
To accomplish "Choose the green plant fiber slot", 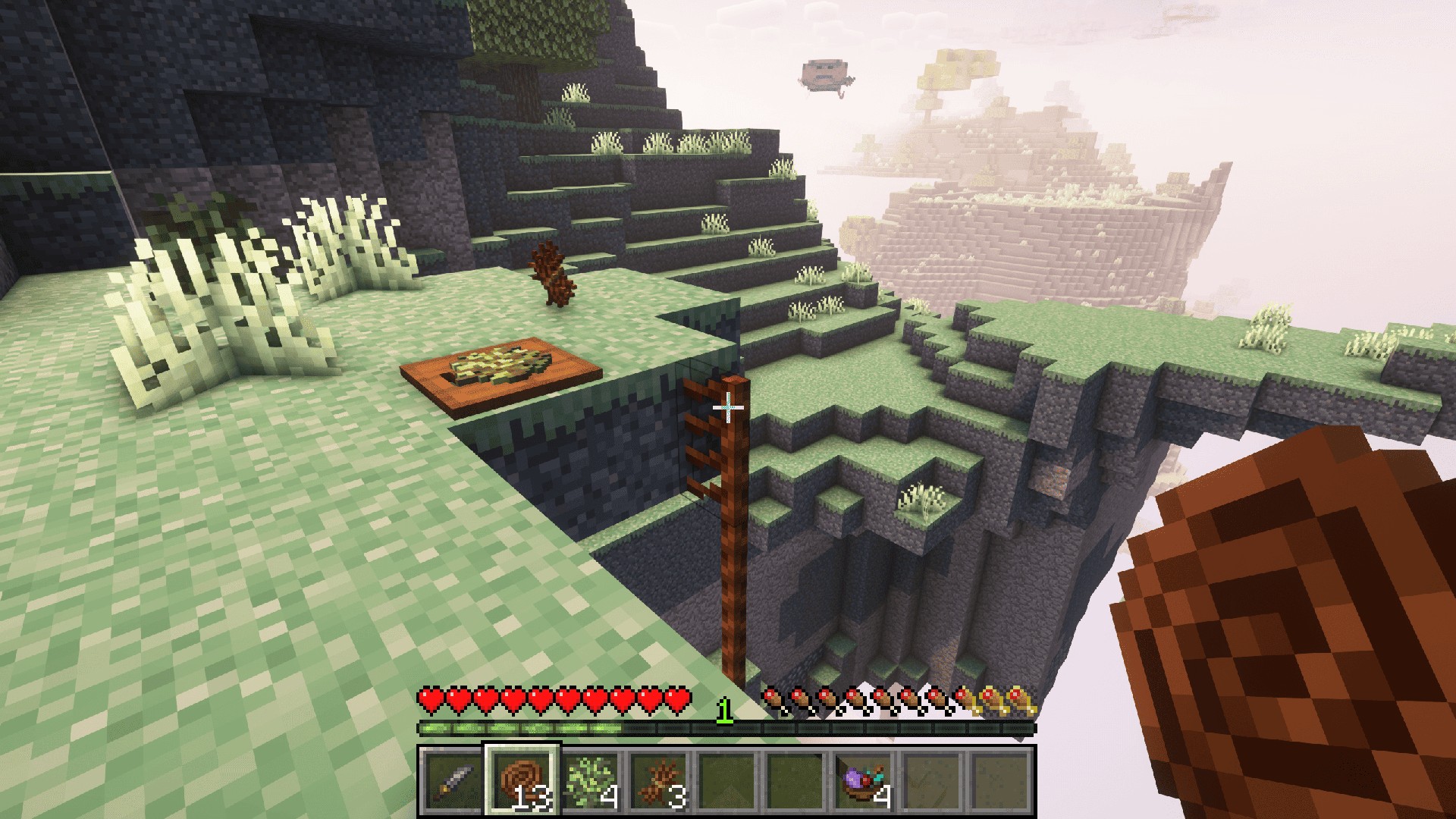I will [x=589, y=780].
